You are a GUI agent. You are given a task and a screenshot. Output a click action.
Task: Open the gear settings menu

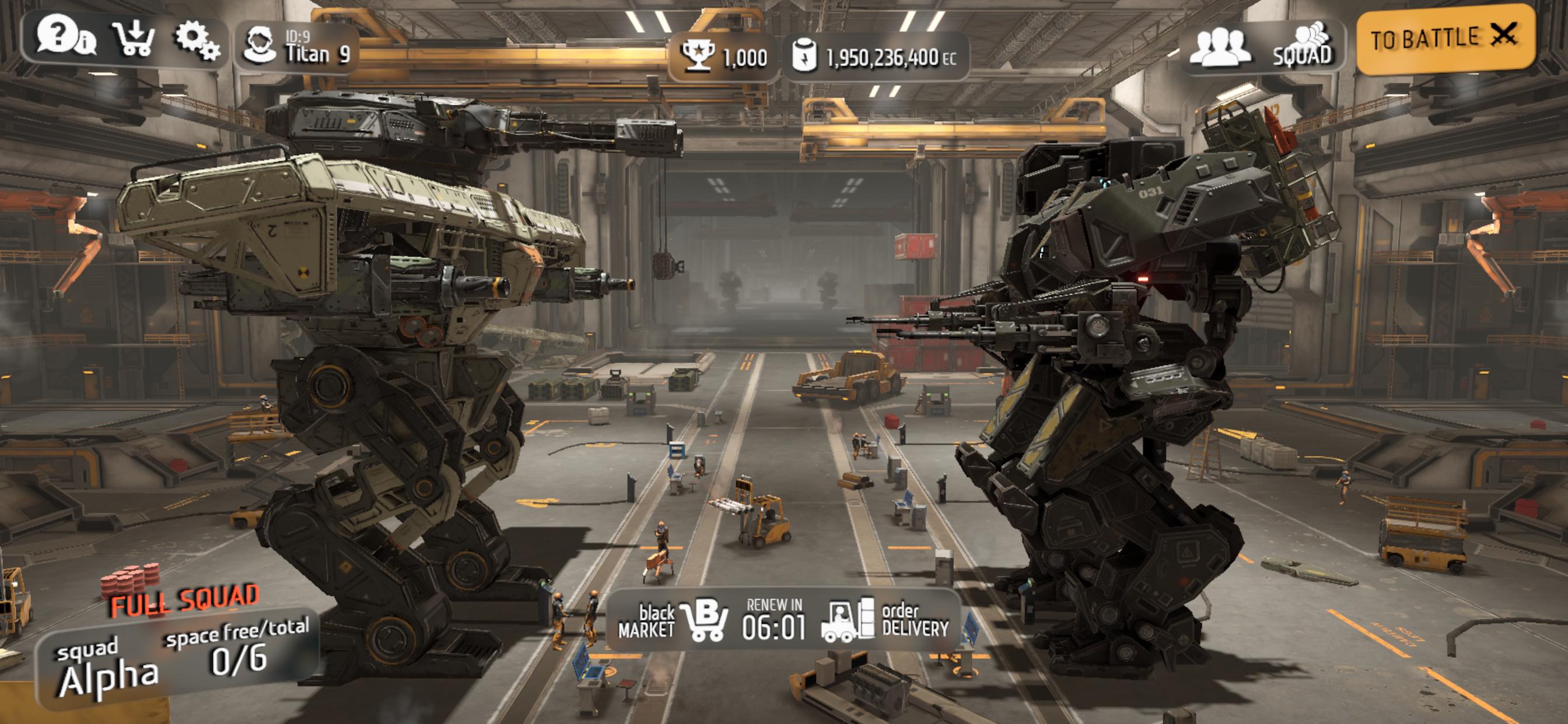click(x=196, y=40)
